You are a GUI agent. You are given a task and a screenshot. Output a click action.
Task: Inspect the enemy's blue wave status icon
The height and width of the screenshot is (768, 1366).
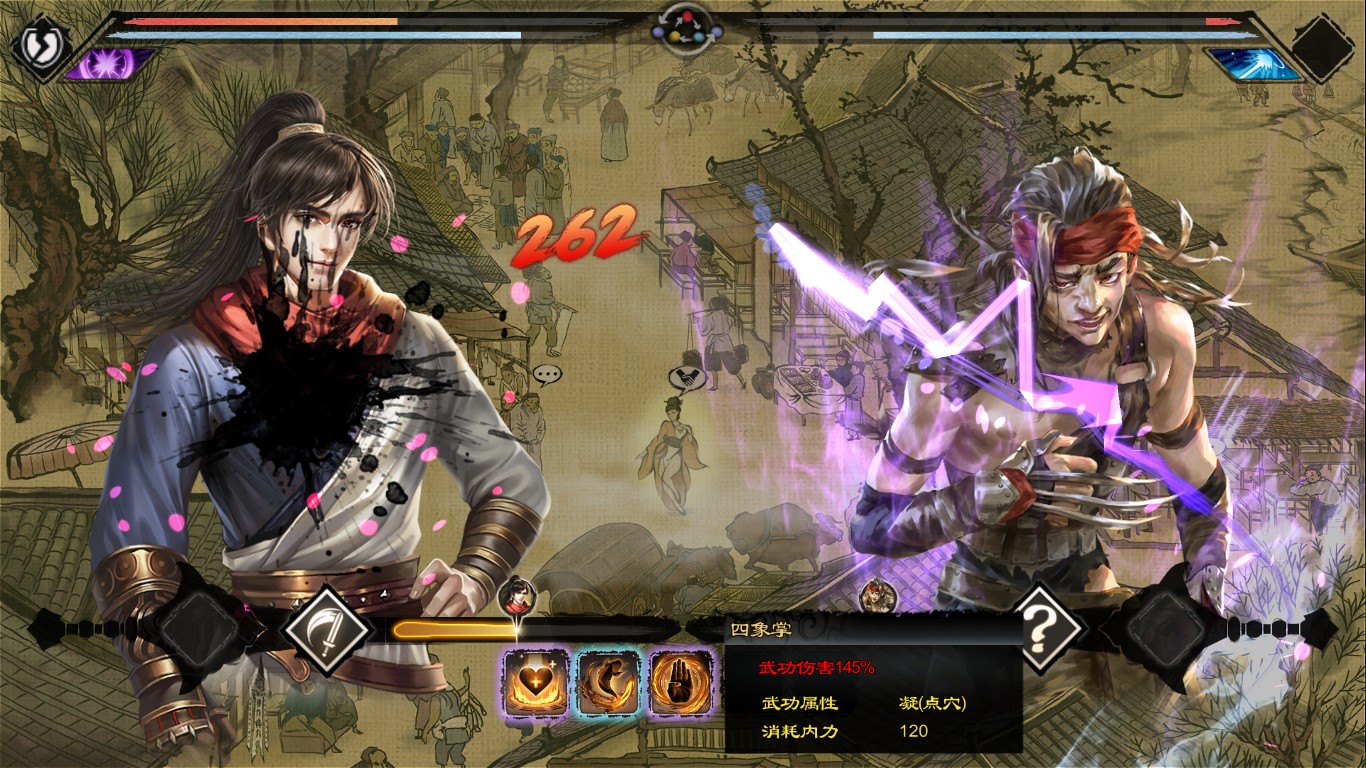pyautogui.click(x=1253, y=64)
